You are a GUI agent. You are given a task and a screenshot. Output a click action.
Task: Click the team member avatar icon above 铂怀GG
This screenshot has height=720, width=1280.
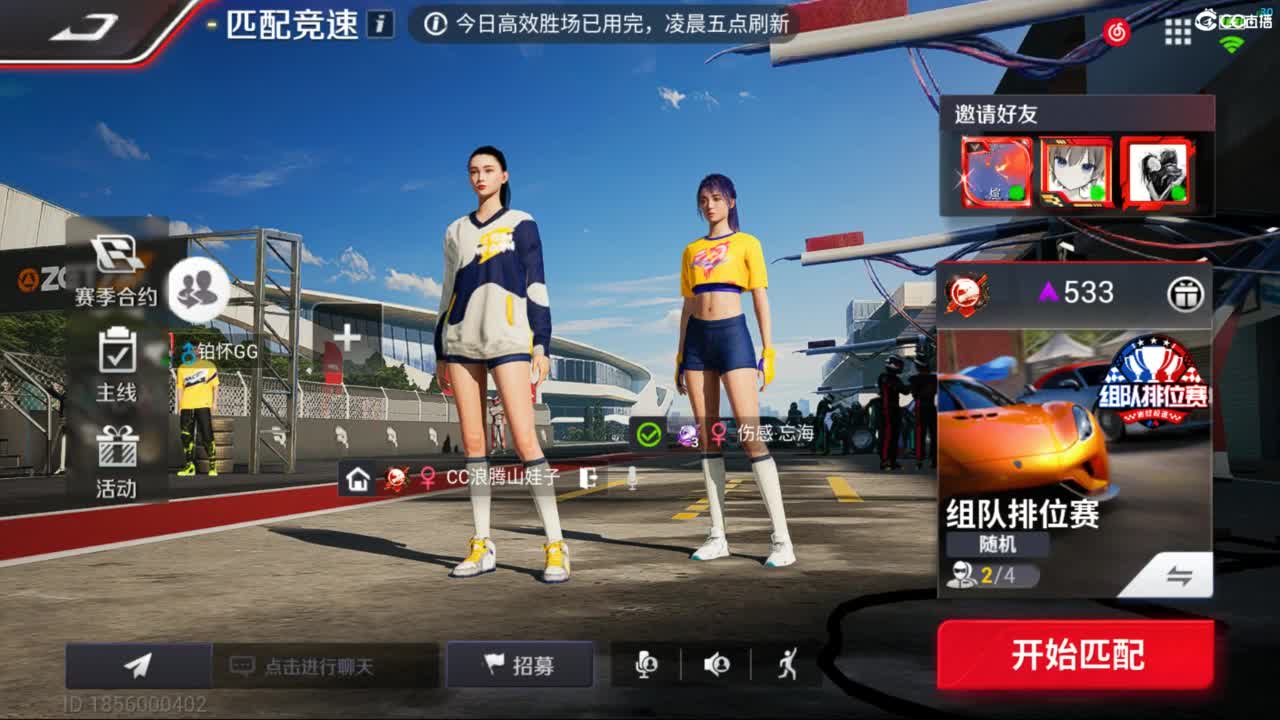tap(197, 290)
